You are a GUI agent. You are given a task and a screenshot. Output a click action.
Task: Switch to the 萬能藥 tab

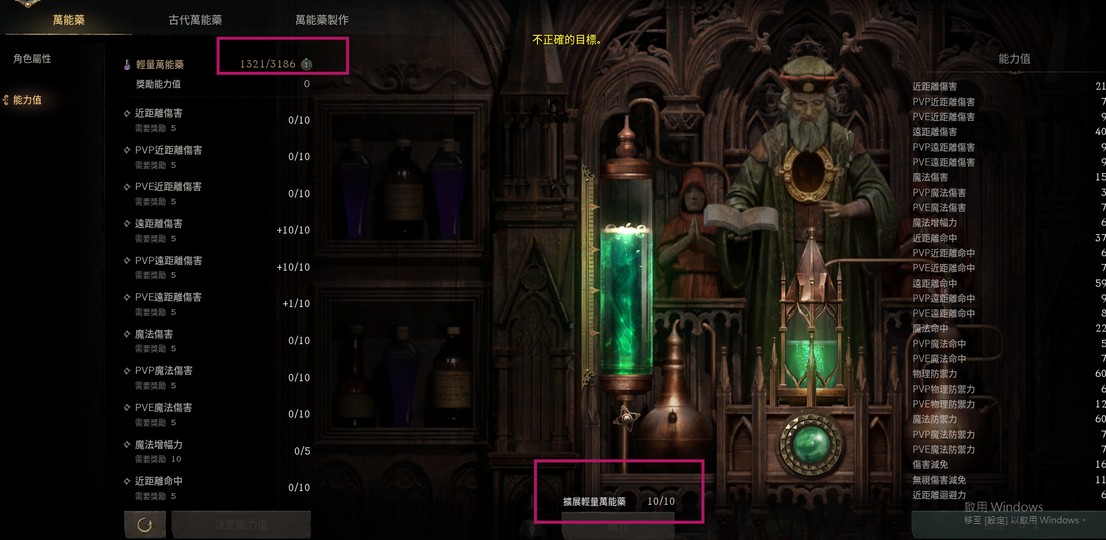click(x=70, y=19)
